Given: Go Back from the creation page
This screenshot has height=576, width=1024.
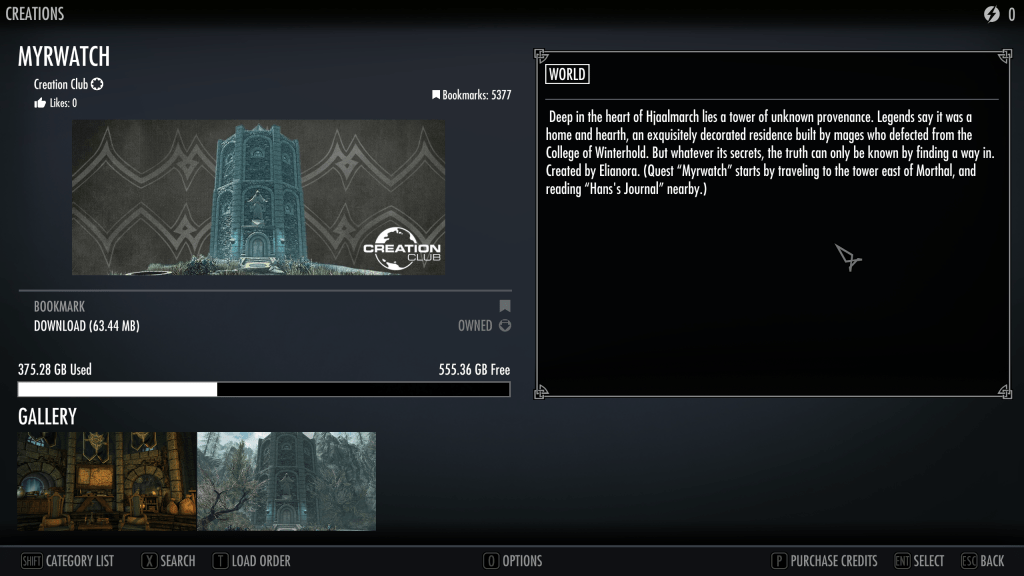Looking at the screenshot, I should 982,561.
